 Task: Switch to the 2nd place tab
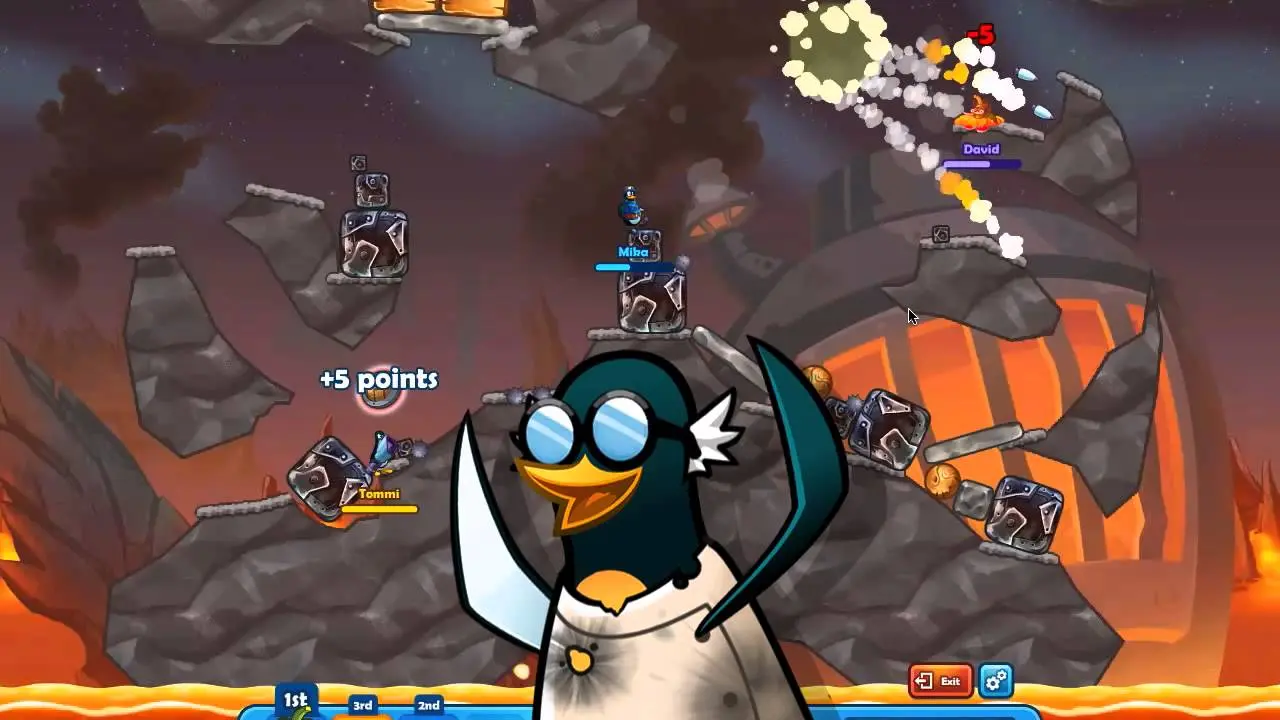pyautogui.click(x=428, y=705)
